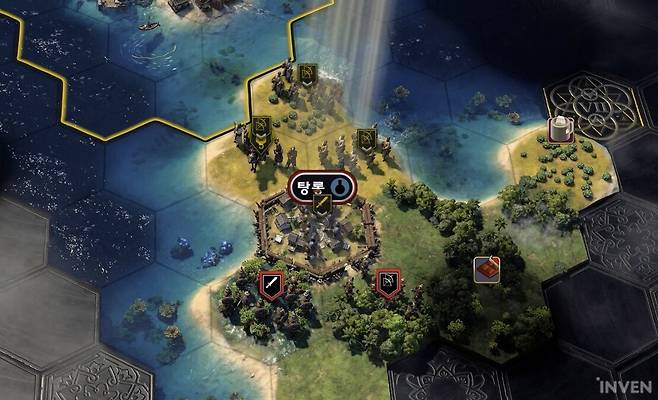Select the red bow enemy unit flag
This screenshot has width=658, height=400.
coord(388,284)
